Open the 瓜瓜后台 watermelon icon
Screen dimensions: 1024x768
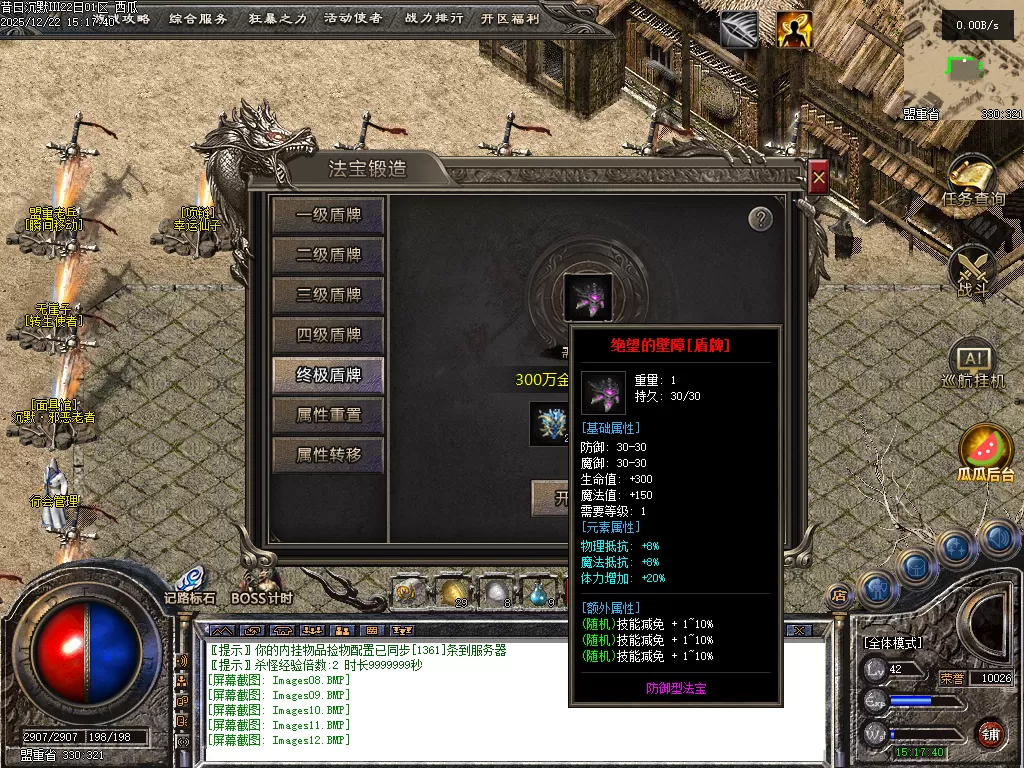pyautogui.click(x=986, y=450)
